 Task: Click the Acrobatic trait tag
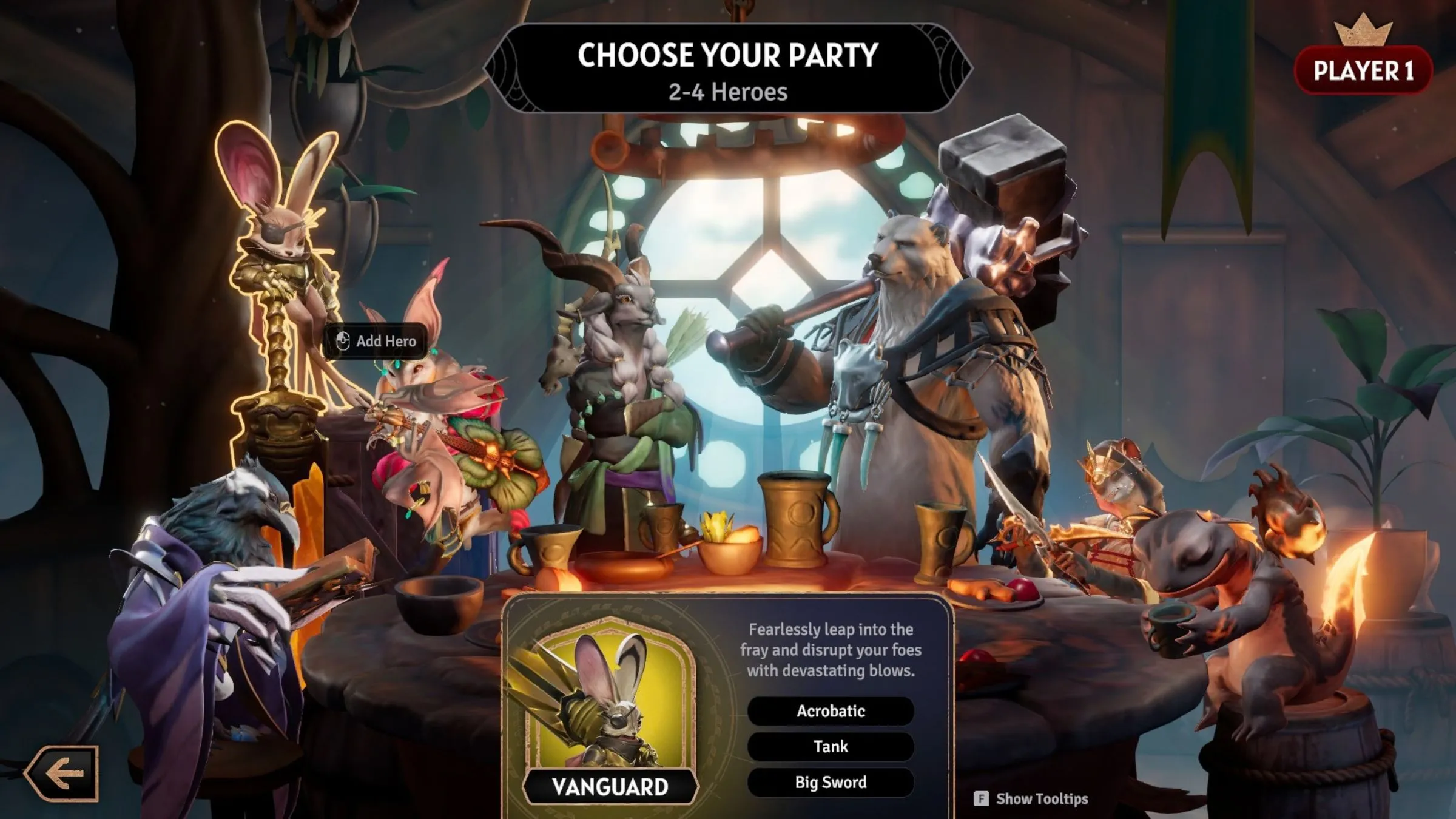tap(831, 711)
